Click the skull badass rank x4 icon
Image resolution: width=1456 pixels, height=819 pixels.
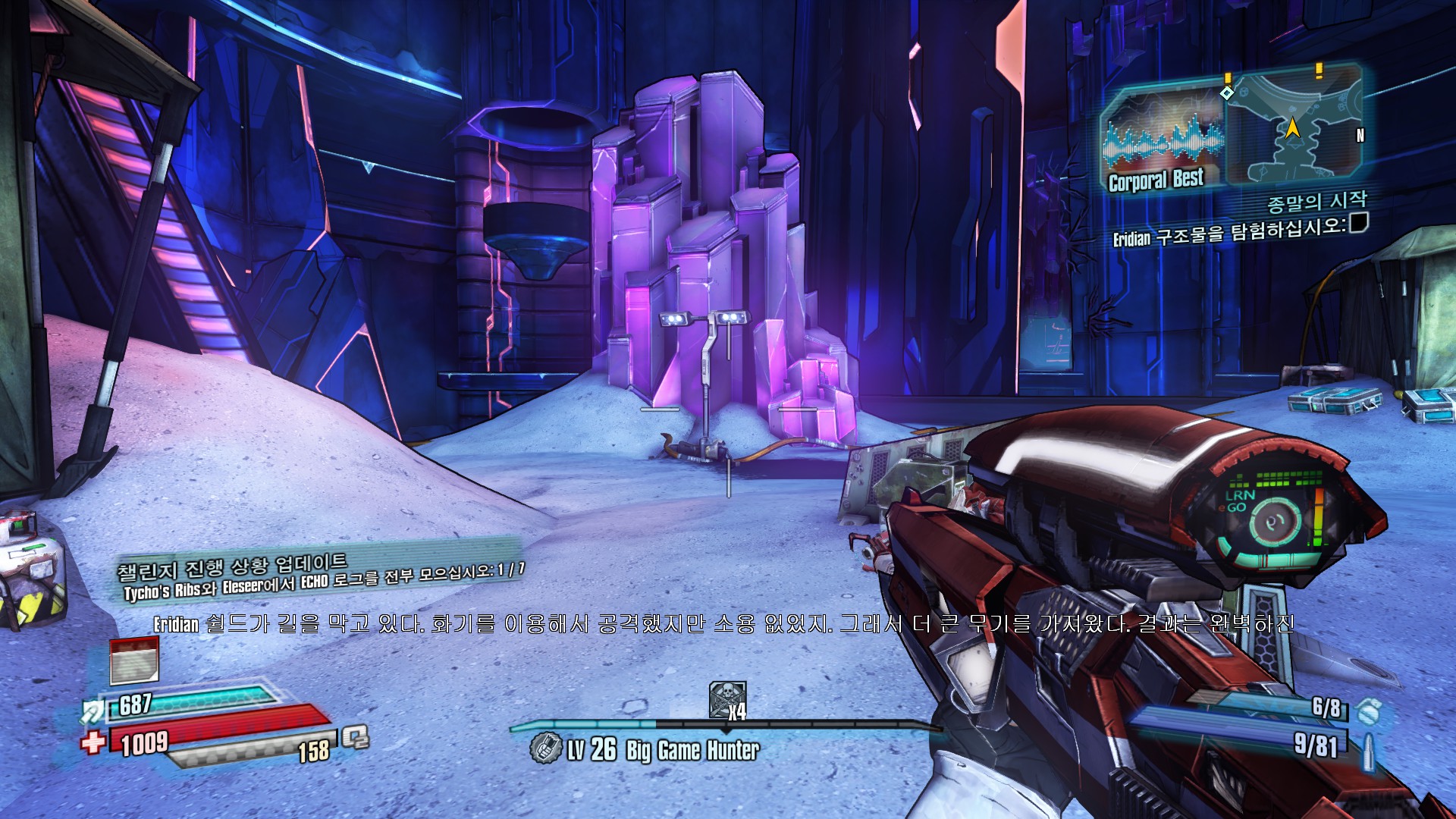726,700
